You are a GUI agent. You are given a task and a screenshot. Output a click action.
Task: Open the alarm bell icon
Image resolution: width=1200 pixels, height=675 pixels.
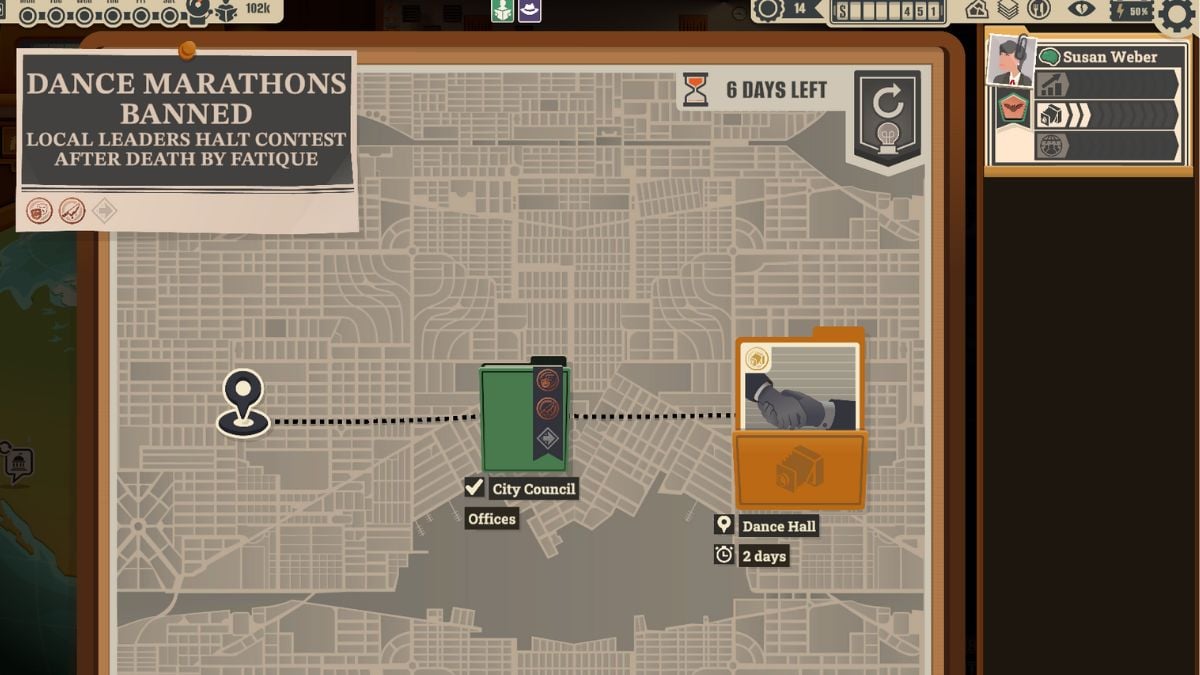(199, 10)
